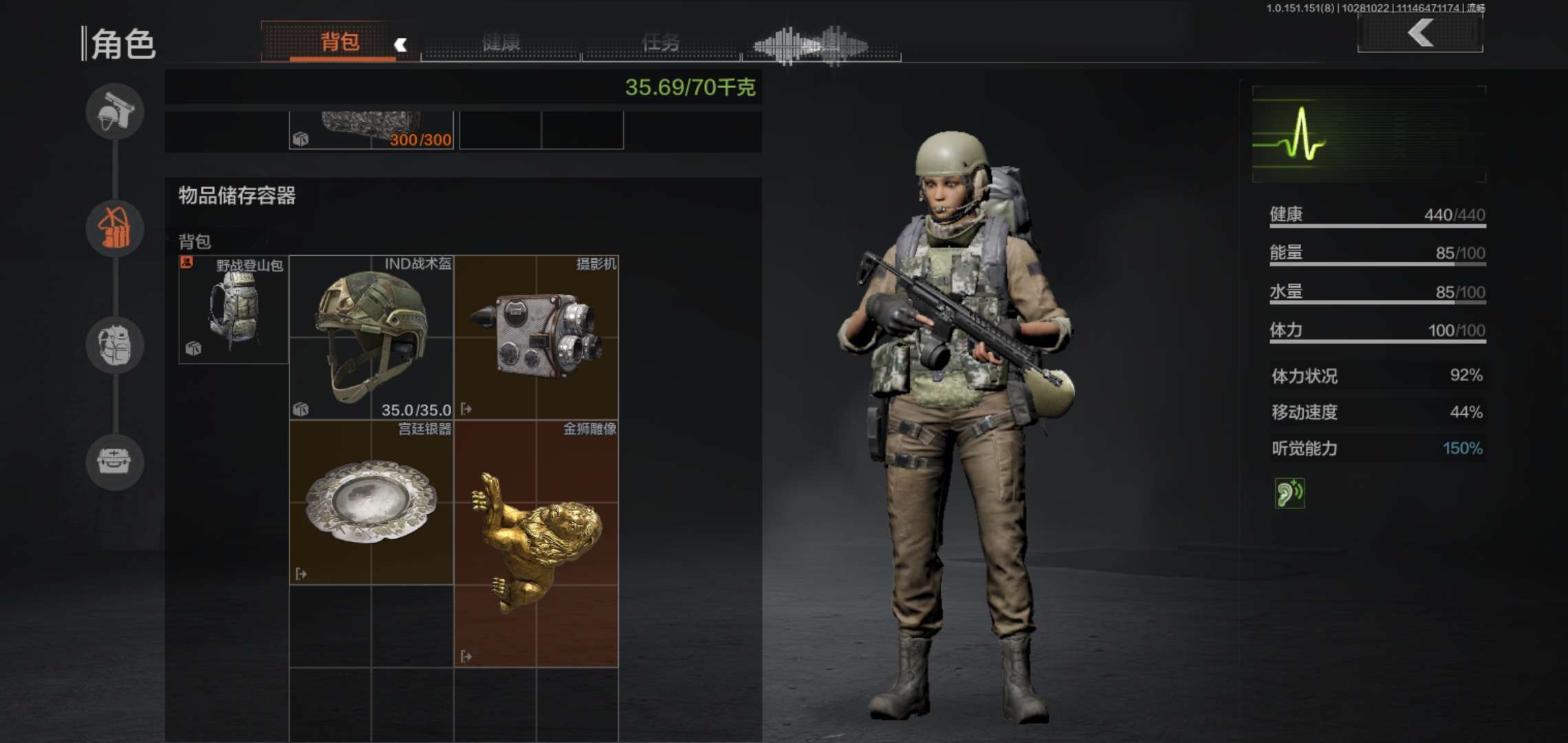Viewport: 1568px width, 743px height.
Task: Select the orange backpack storage category icon
Action: tap(115, 228)
